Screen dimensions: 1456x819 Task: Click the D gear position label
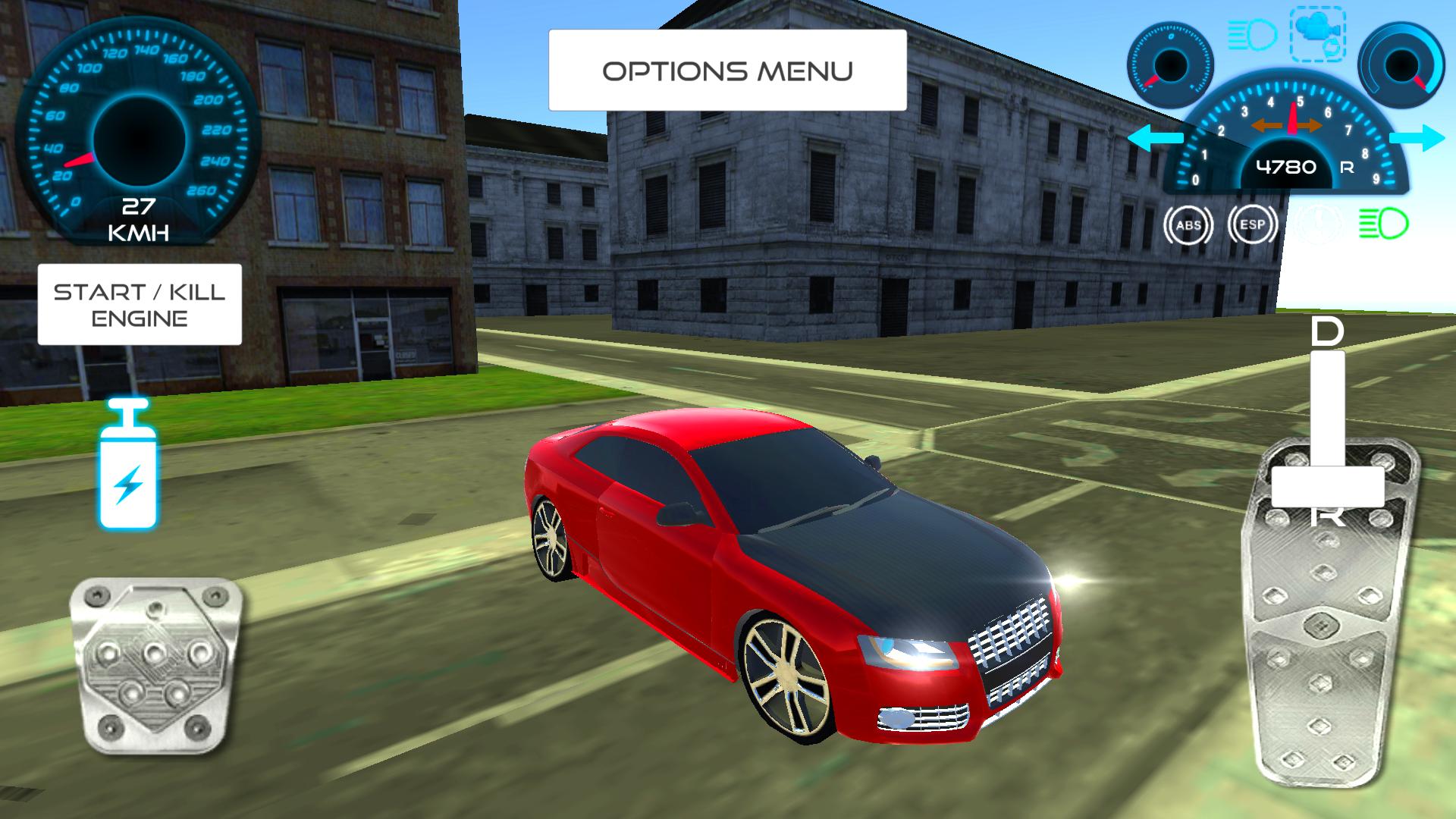(x=1326, y=331)
